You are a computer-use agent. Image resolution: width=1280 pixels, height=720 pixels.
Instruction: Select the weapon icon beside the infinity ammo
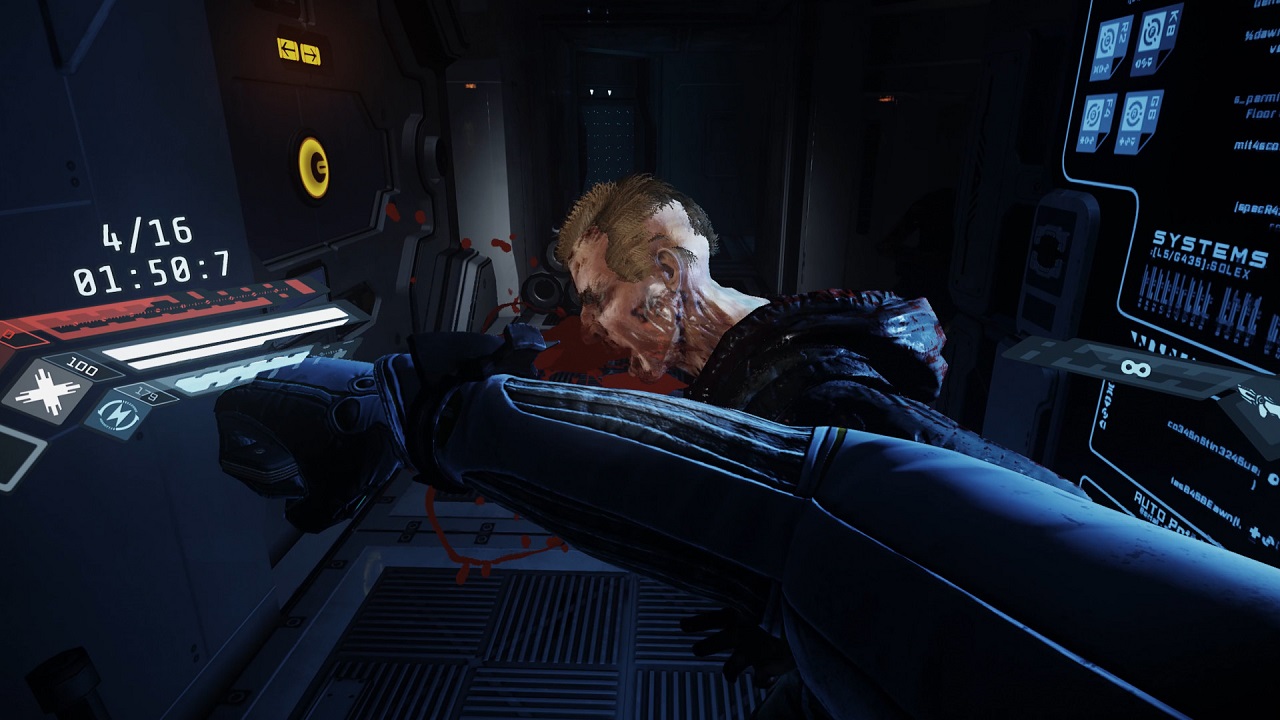pos(1261,402)
